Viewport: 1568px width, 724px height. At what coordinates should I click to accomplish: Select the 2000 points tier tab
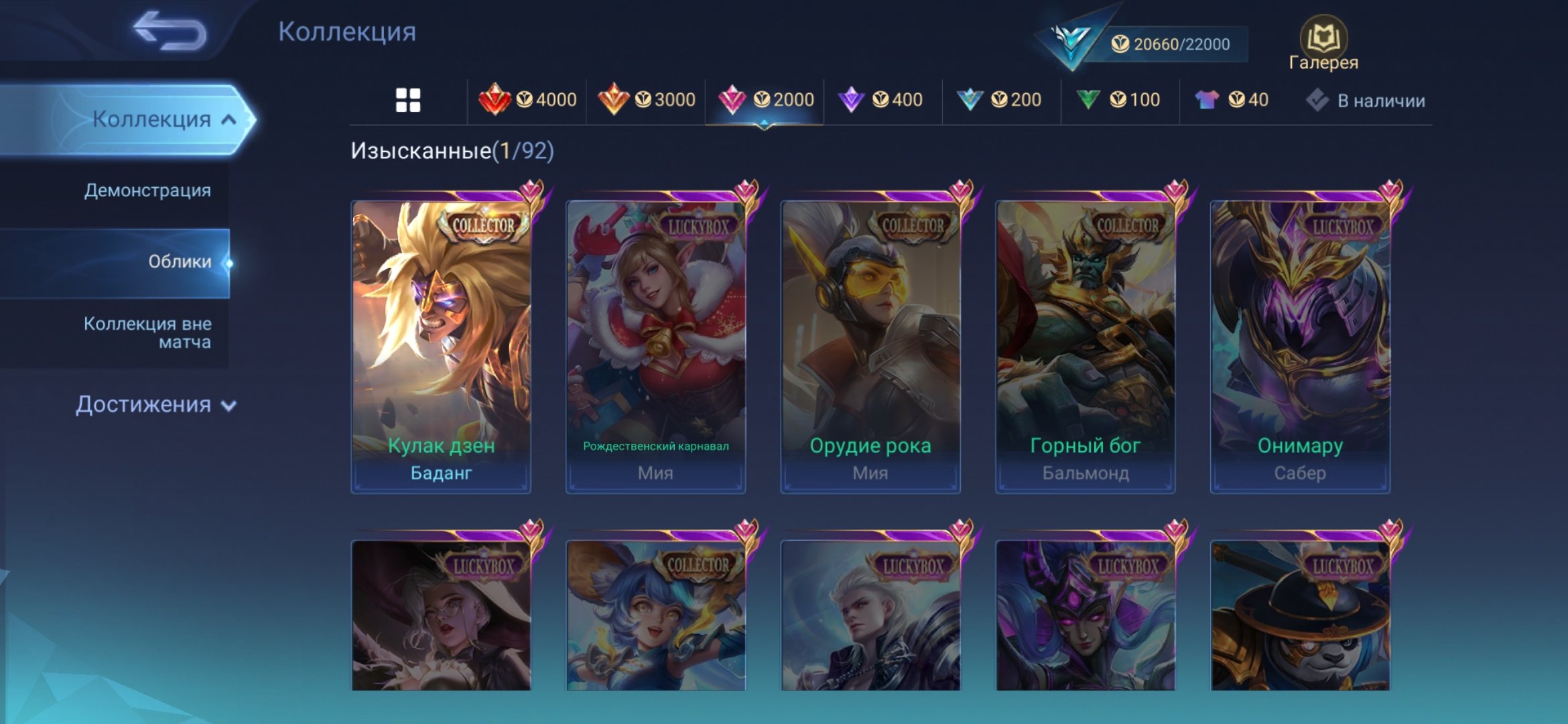pos(765,100)
